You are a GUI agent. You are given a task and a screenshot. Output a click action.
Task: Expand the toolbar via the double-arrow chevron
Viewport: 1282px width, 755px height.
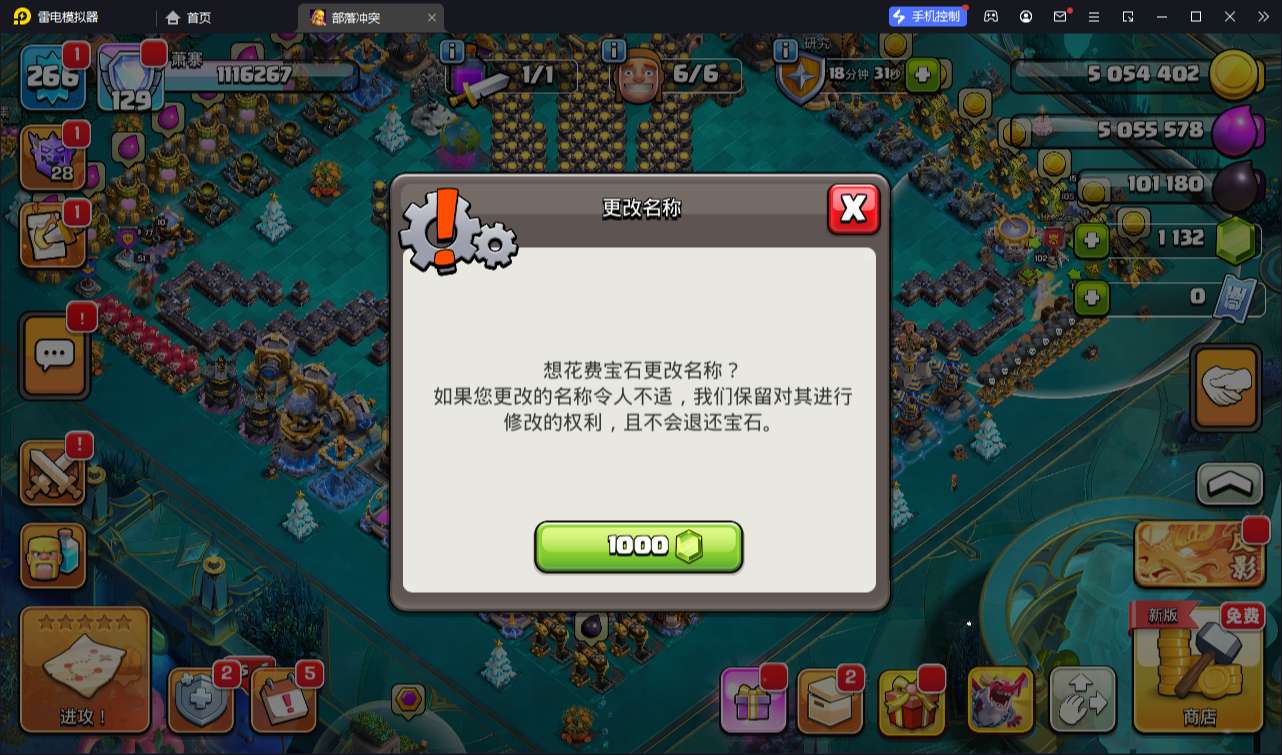tap(1262, 16)
